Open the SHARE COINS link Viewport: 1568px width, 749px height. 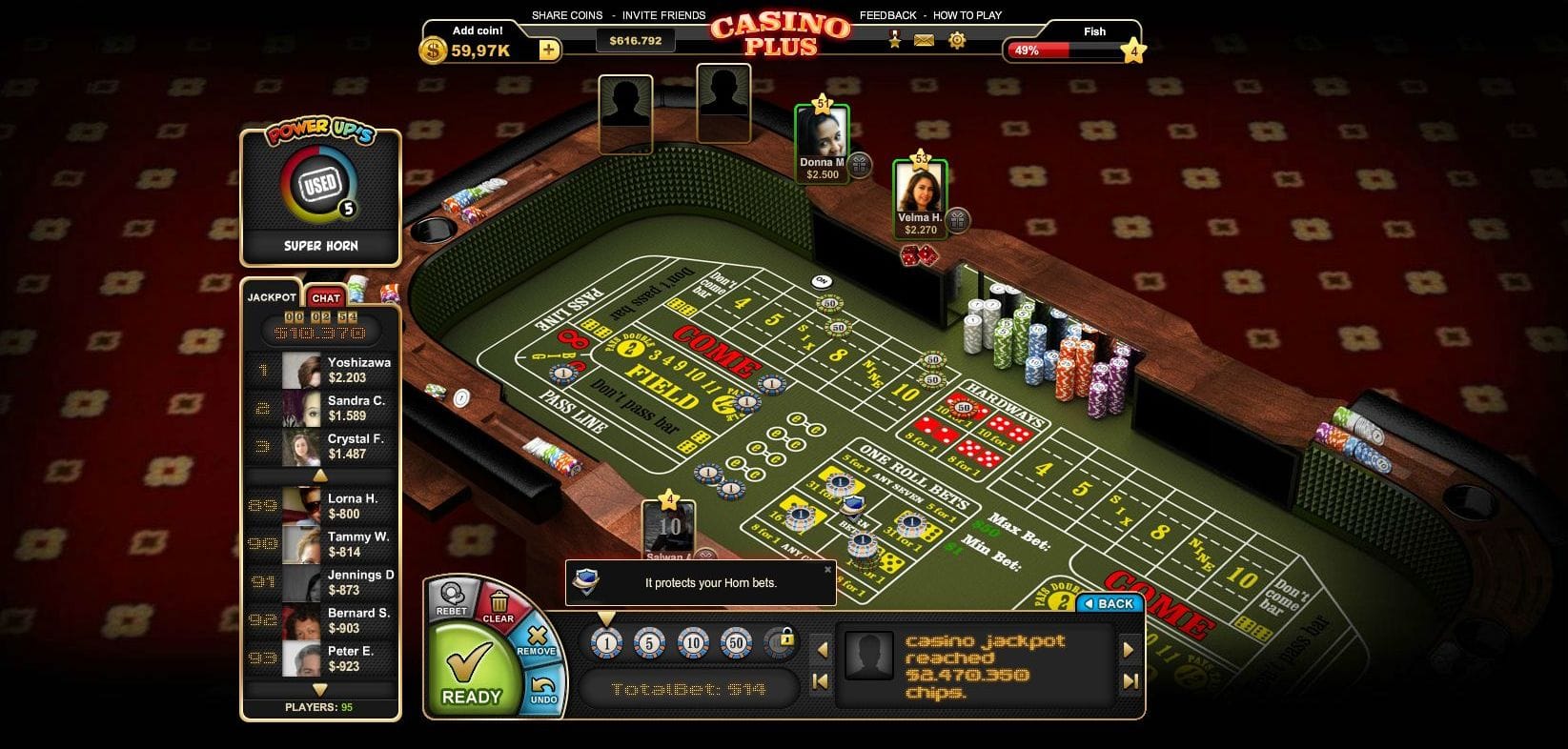click(567, 15)
